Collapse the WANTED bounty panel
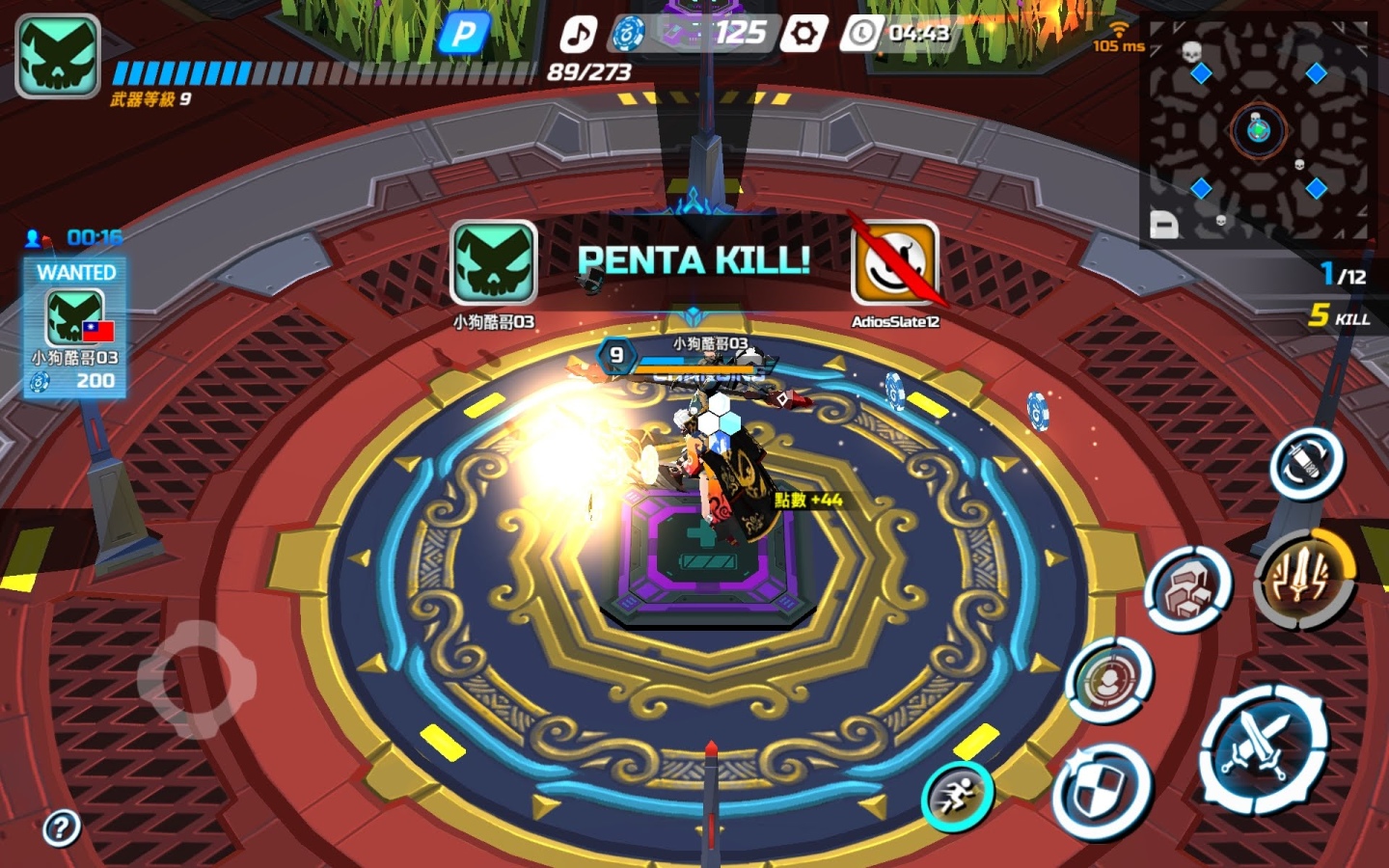 (x=76, y=274)
